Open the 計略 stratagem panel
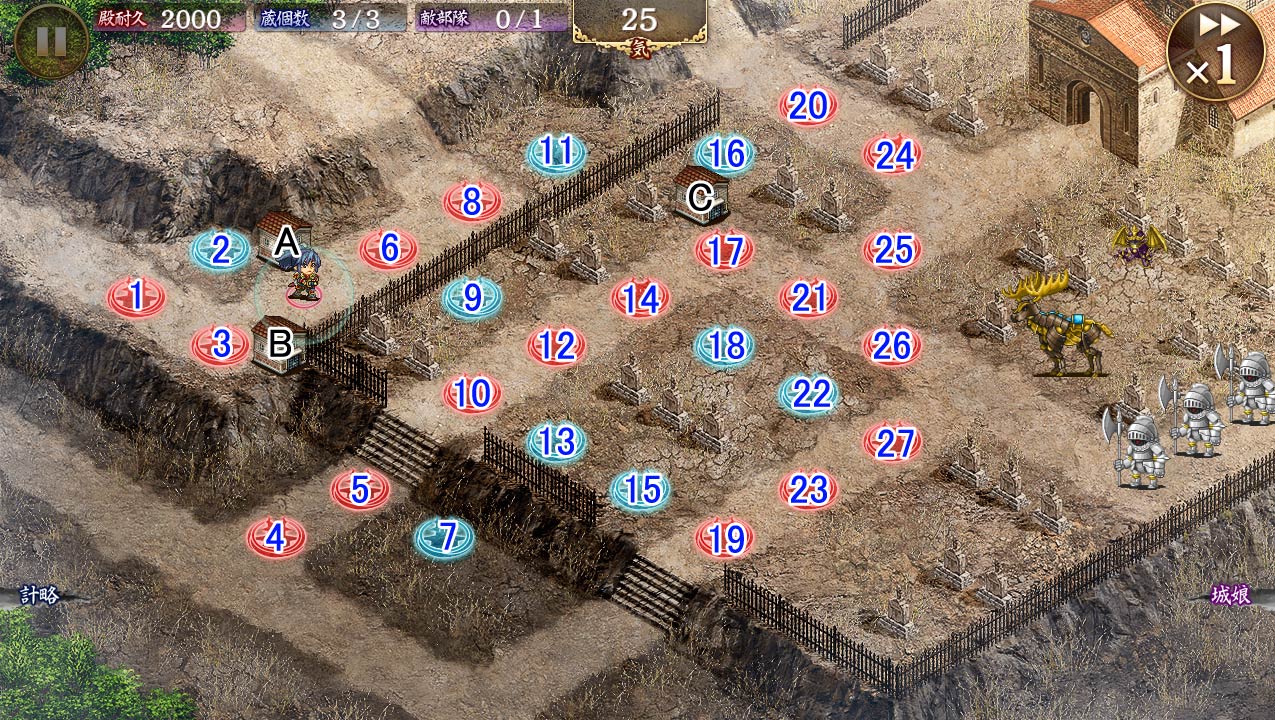 (x=40, y=596)
